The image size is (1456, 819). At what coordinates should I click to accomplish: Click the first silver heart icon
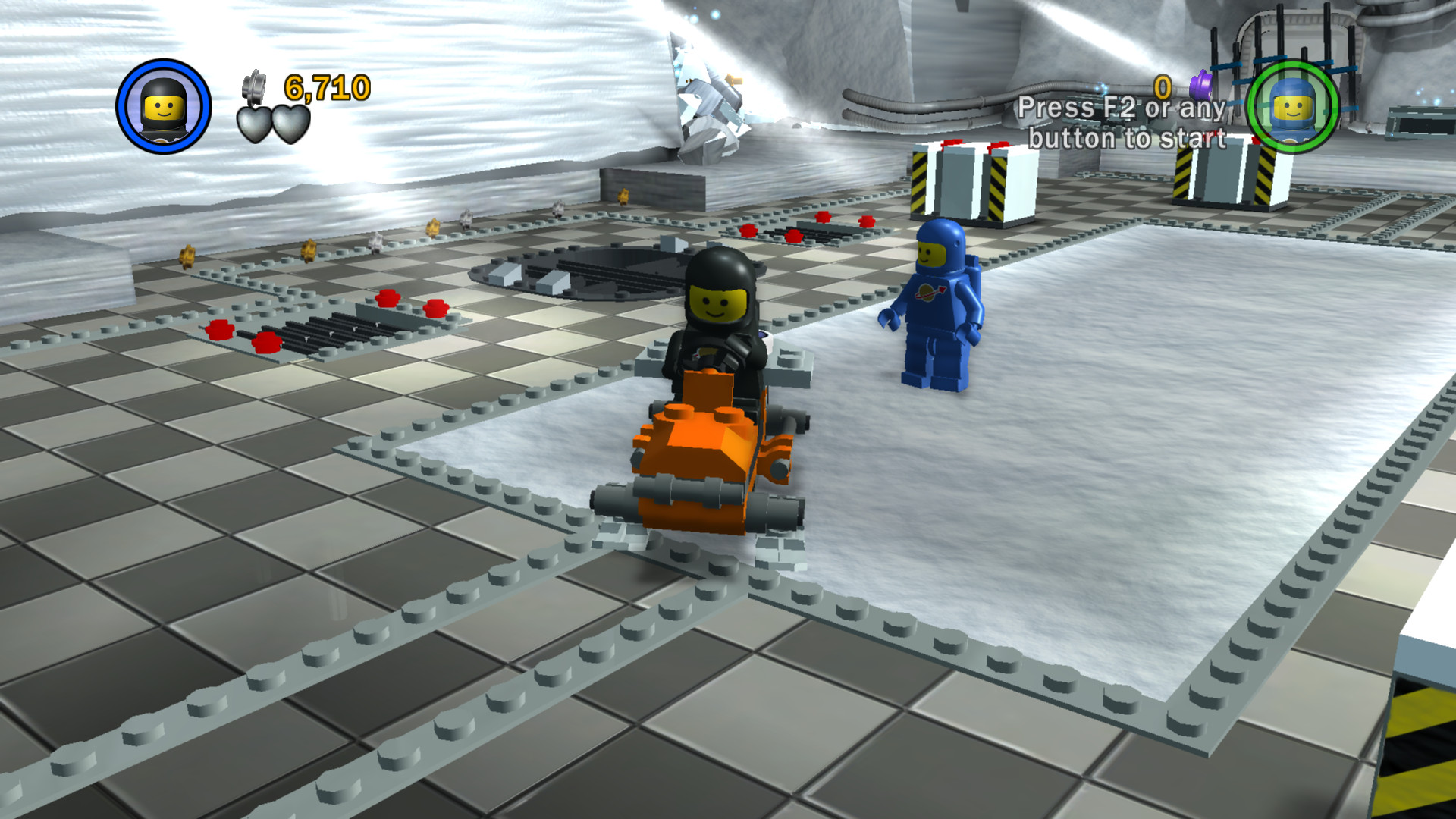tap(254, 125)
